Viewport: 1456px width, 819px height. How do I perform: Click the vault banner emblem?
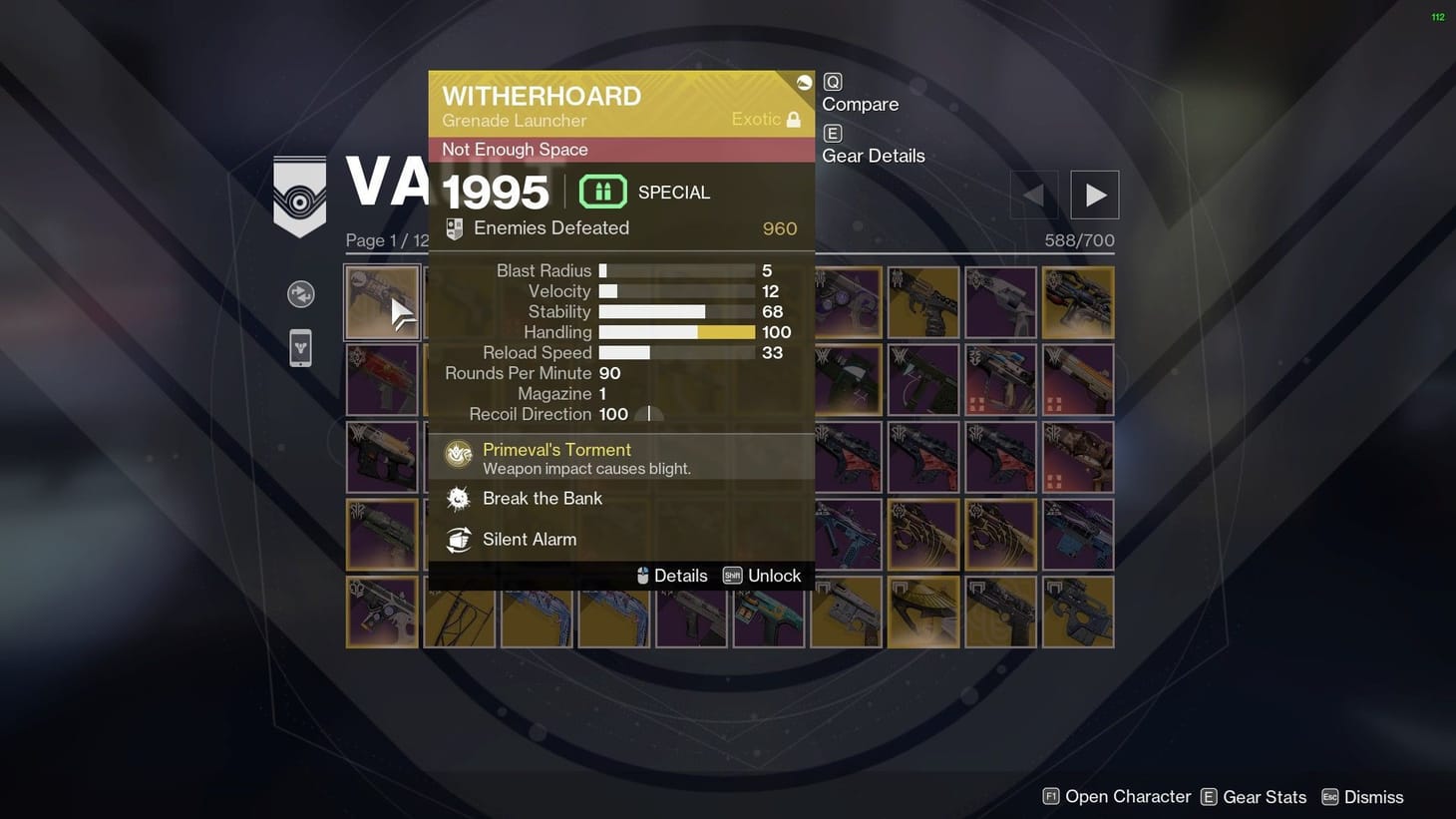[x=299, y=196]
